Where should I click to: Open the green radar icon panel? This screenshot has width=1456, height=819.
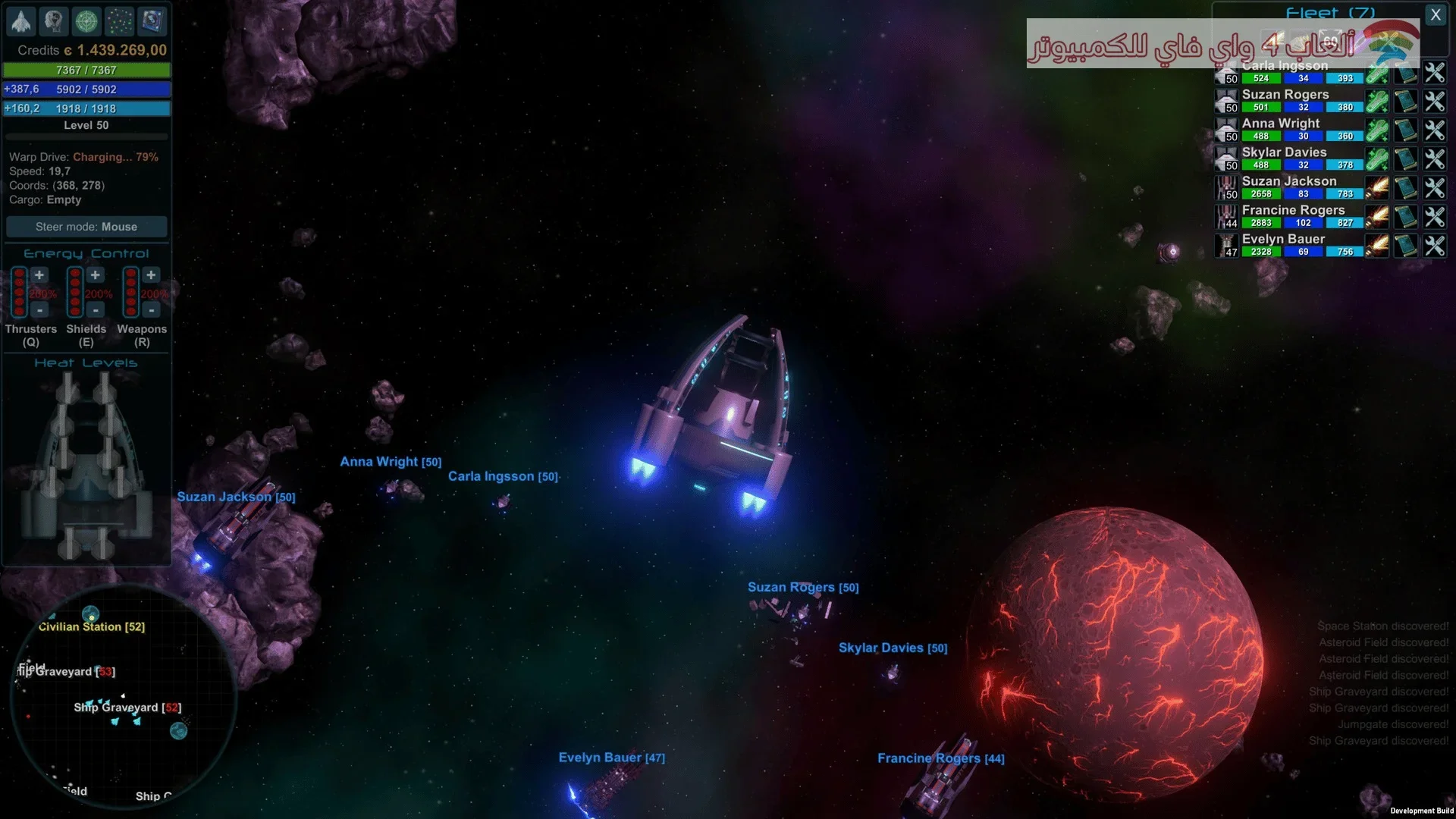(x=86, y=21)
